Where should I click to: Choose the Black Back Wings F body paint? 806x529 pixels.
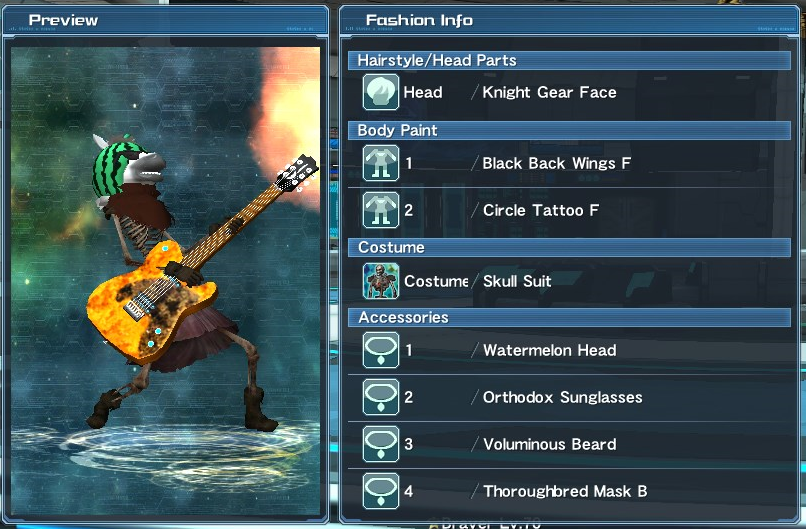[556, 163]
